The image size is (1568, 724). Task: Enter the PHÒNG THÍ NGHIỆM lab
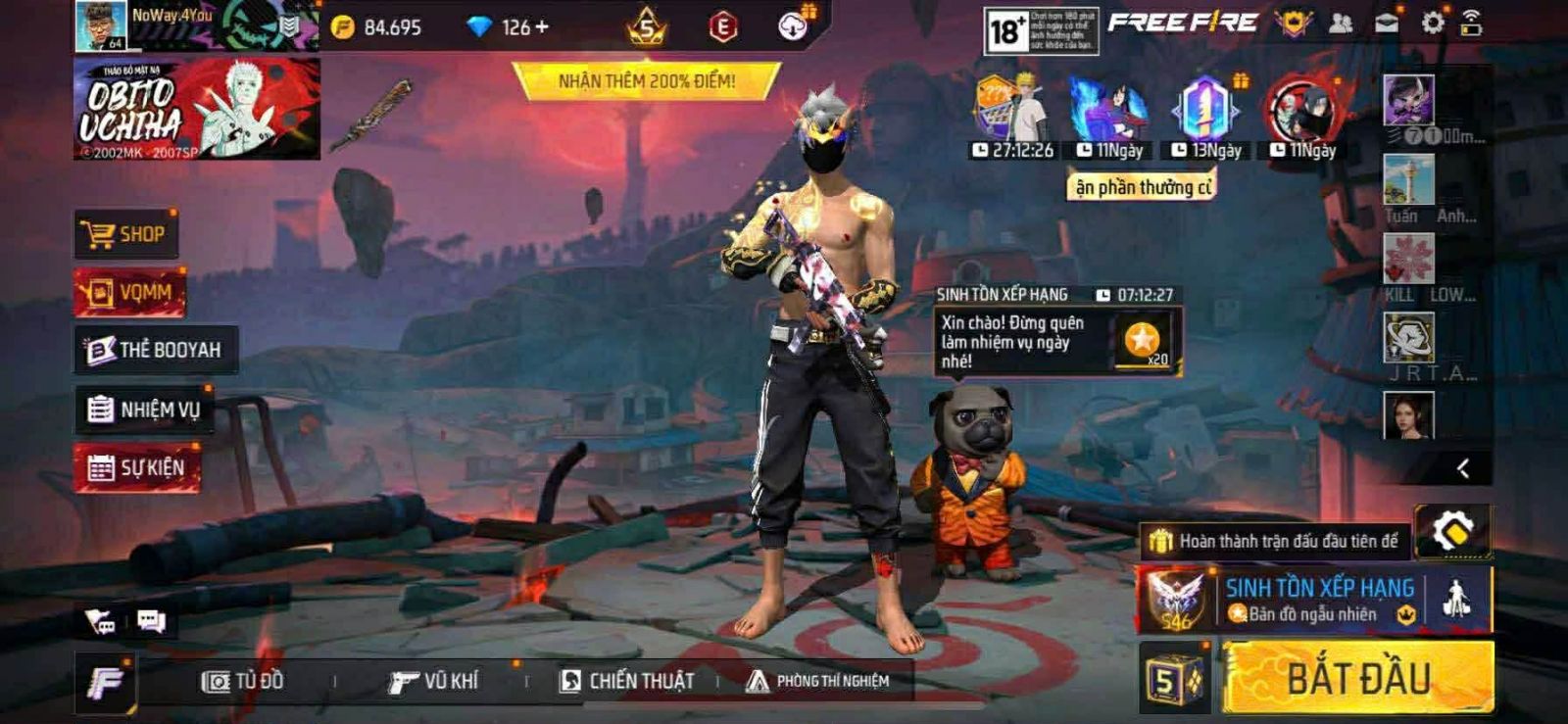pyautogui.click(x=817, y=681)
